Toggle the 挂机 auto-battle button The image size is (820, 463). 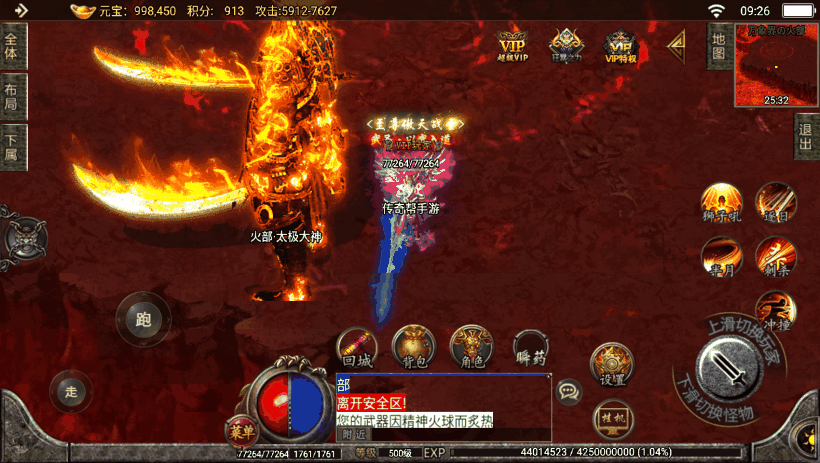611,417
